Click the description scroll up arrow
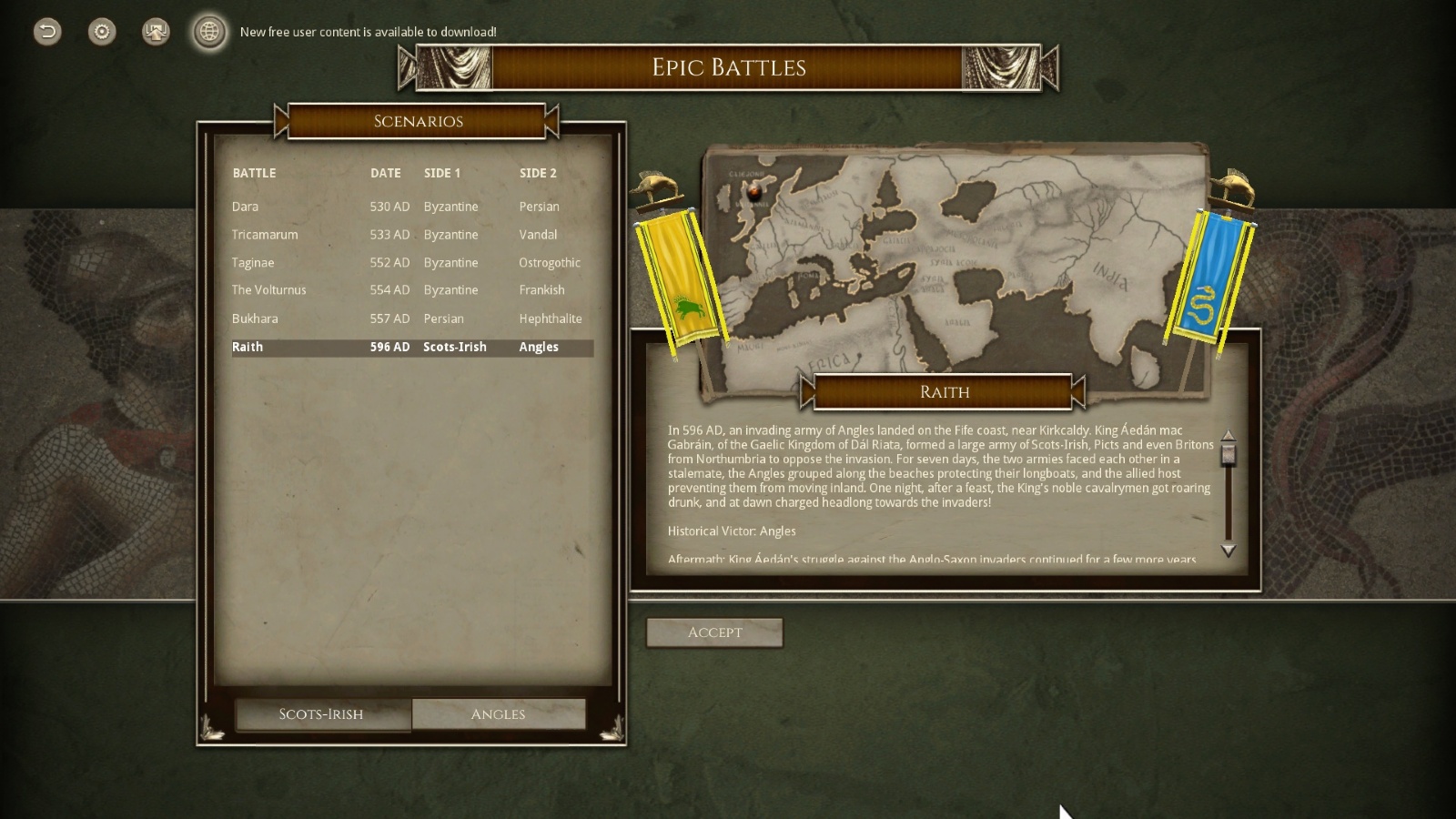The height and width of the screenshot is (819, 1456). pos(1228,436)
